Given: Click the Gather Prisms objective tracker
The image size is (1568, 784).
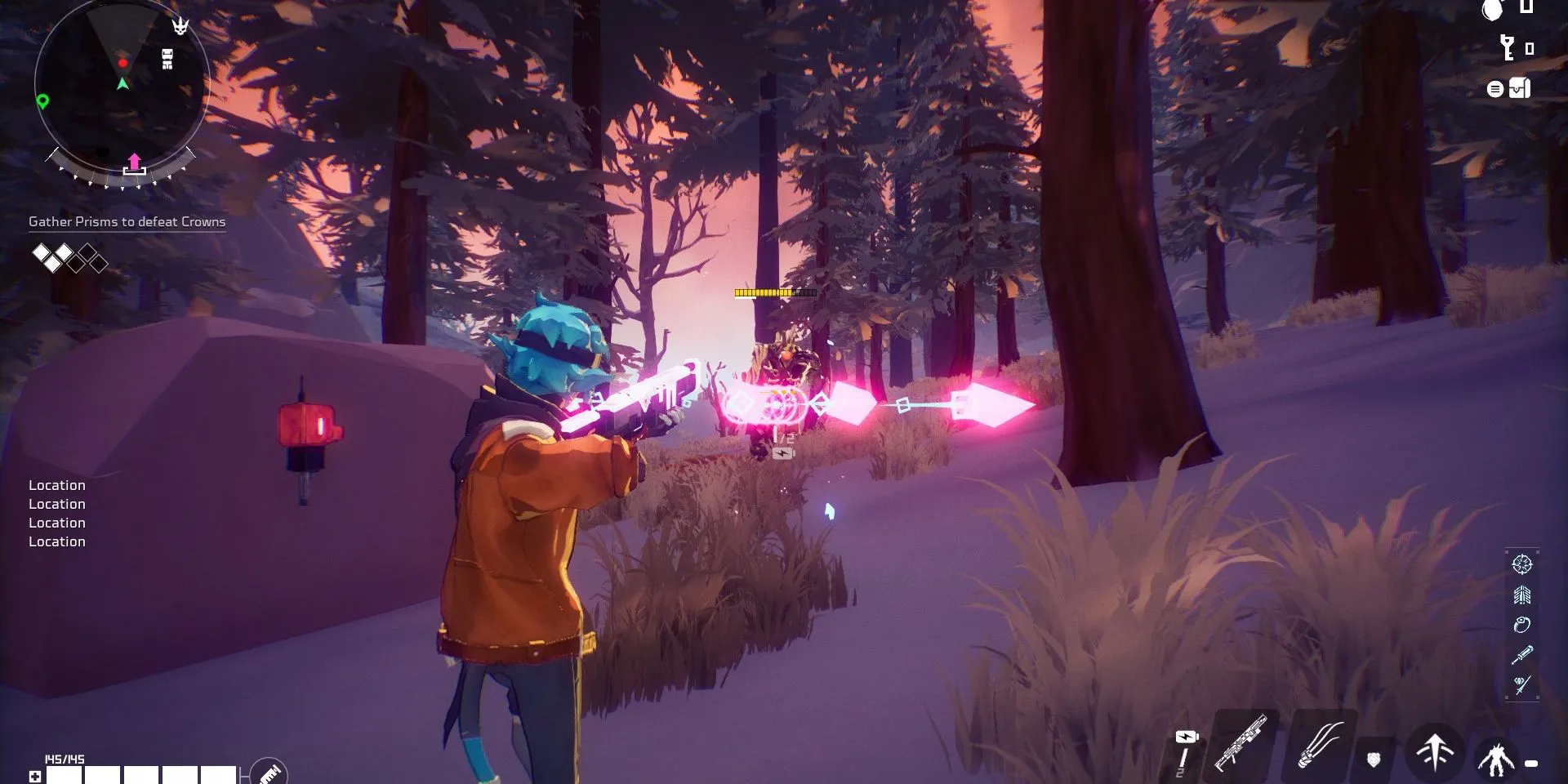Looking at the screenshot, I should [127, 221].
